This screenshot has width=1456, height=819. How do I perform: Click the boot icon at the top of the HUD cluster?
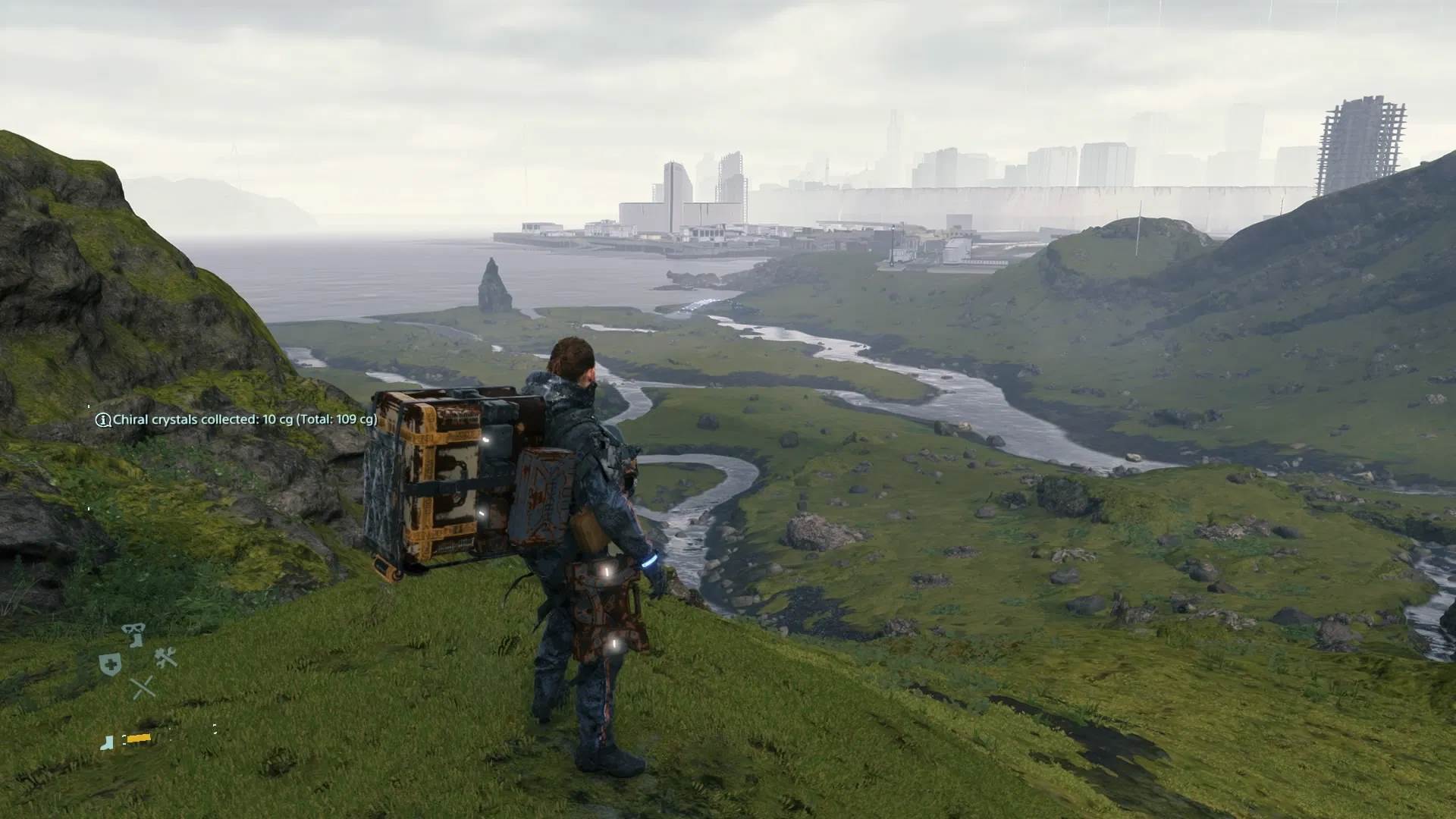pyautogui.click(x=135, y=641)
